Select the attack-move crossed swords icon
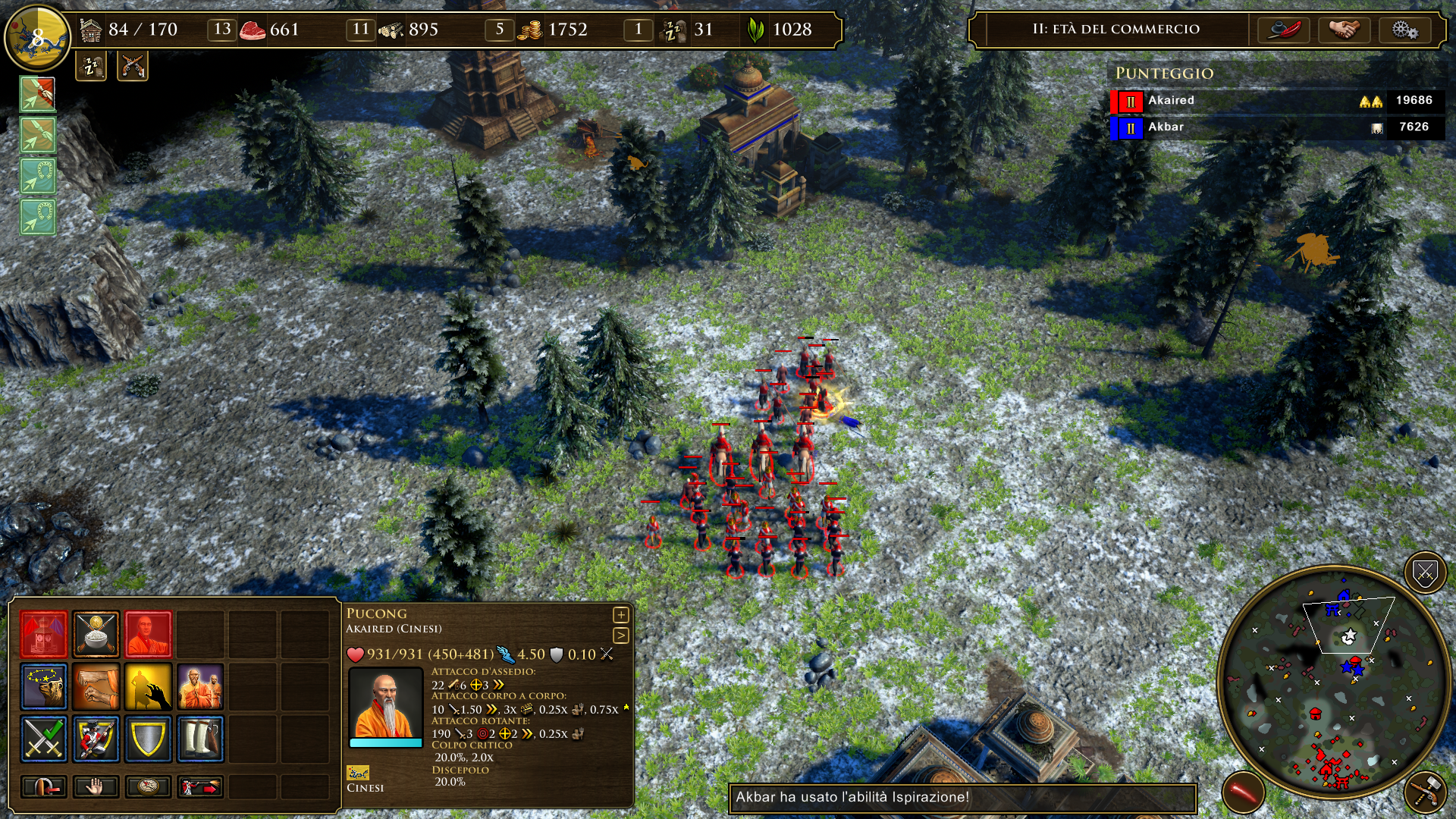Image resolution: width=1456 pixels, height=819 pixels. pyautogui.click(x=43, y=739)
